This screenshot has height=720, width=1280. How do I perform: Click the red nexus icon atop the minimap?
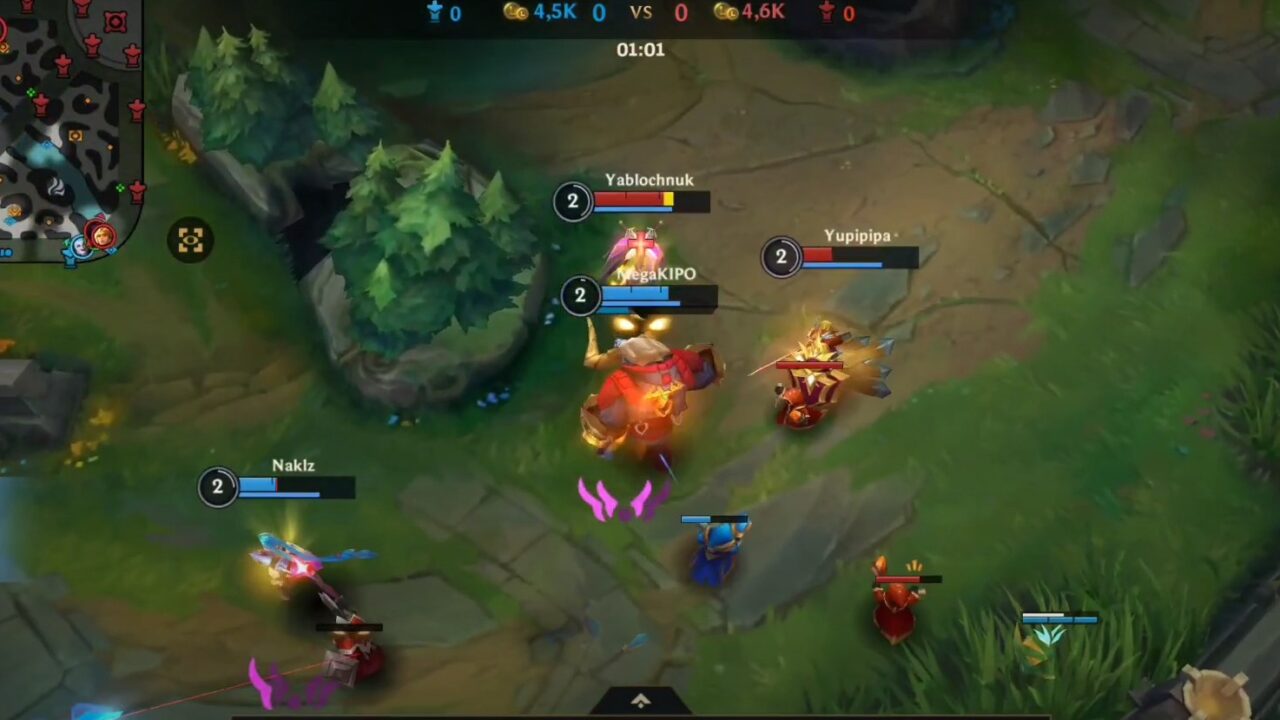(x=114, y=19)
